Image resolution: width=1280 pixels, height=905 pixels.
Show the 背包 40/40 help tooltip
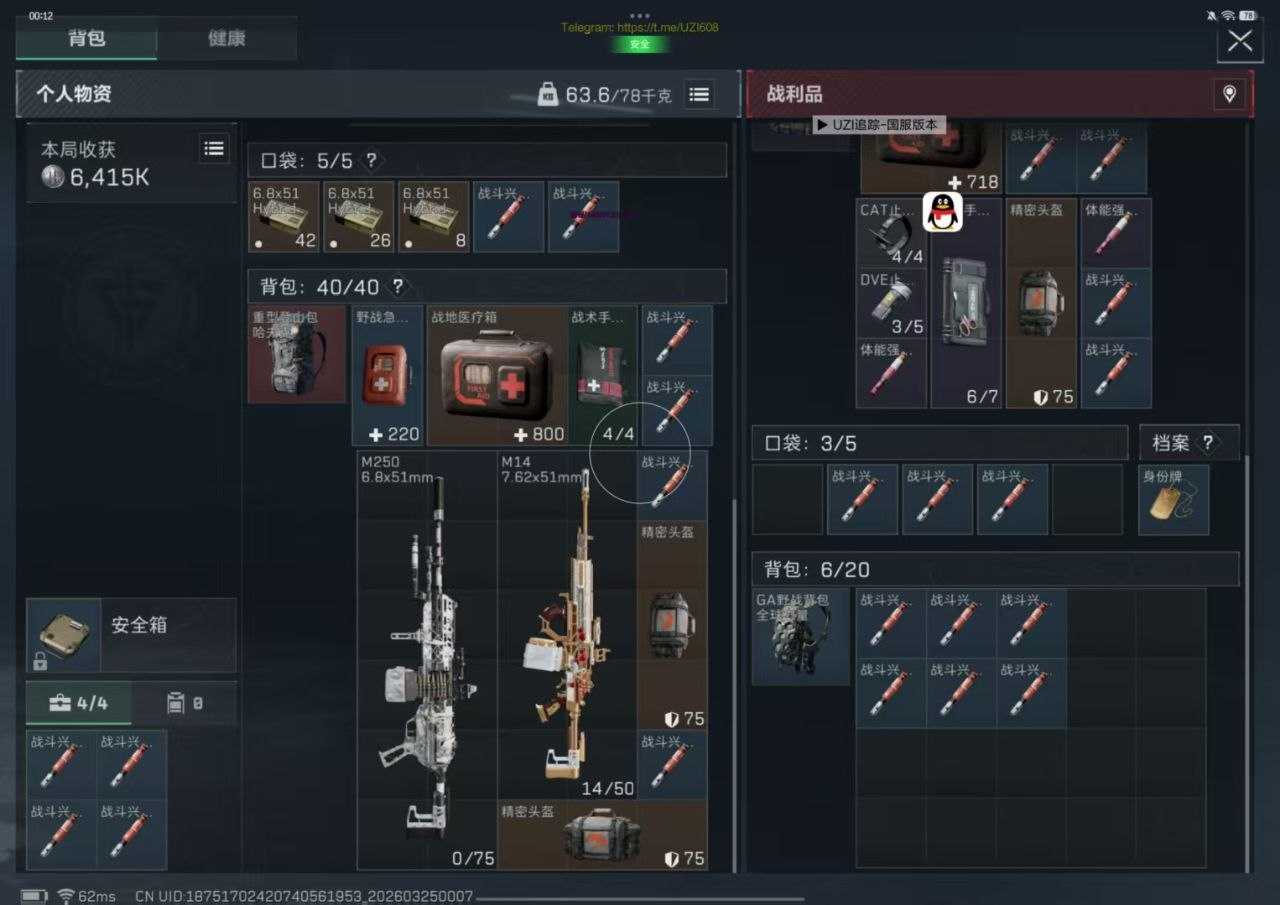pyautogui.click(x=397, y=287)
